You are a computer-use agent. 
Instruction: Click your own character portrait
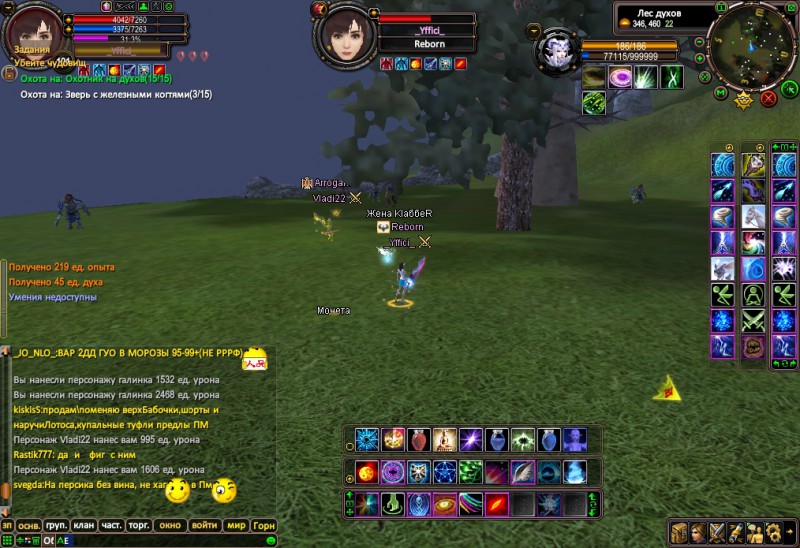[x=34, y=30]
